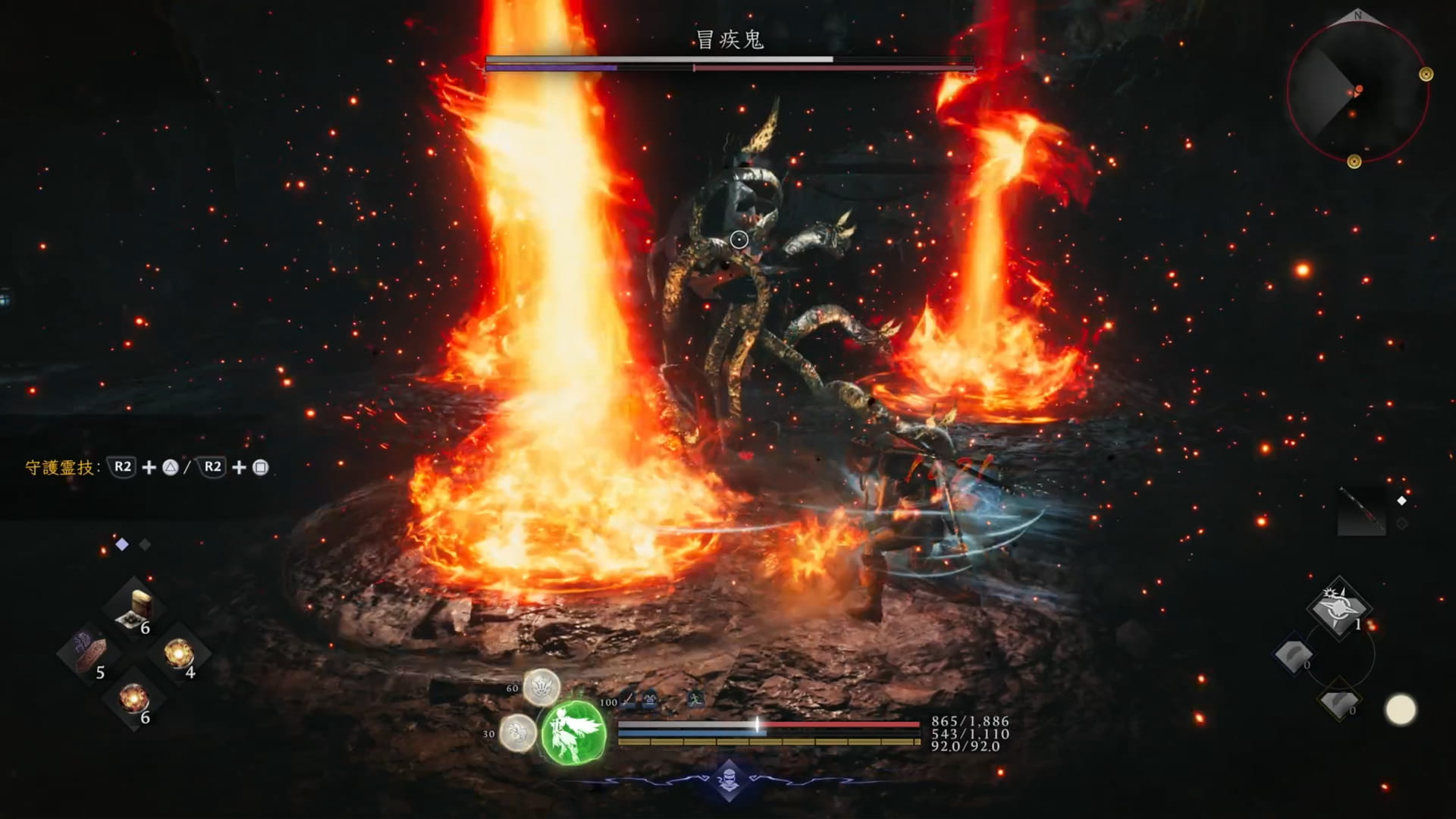Screen dimensions: 1456x819
Task: Click the glowing pale moon orb indicator
Action: [x=1400, y=711]
